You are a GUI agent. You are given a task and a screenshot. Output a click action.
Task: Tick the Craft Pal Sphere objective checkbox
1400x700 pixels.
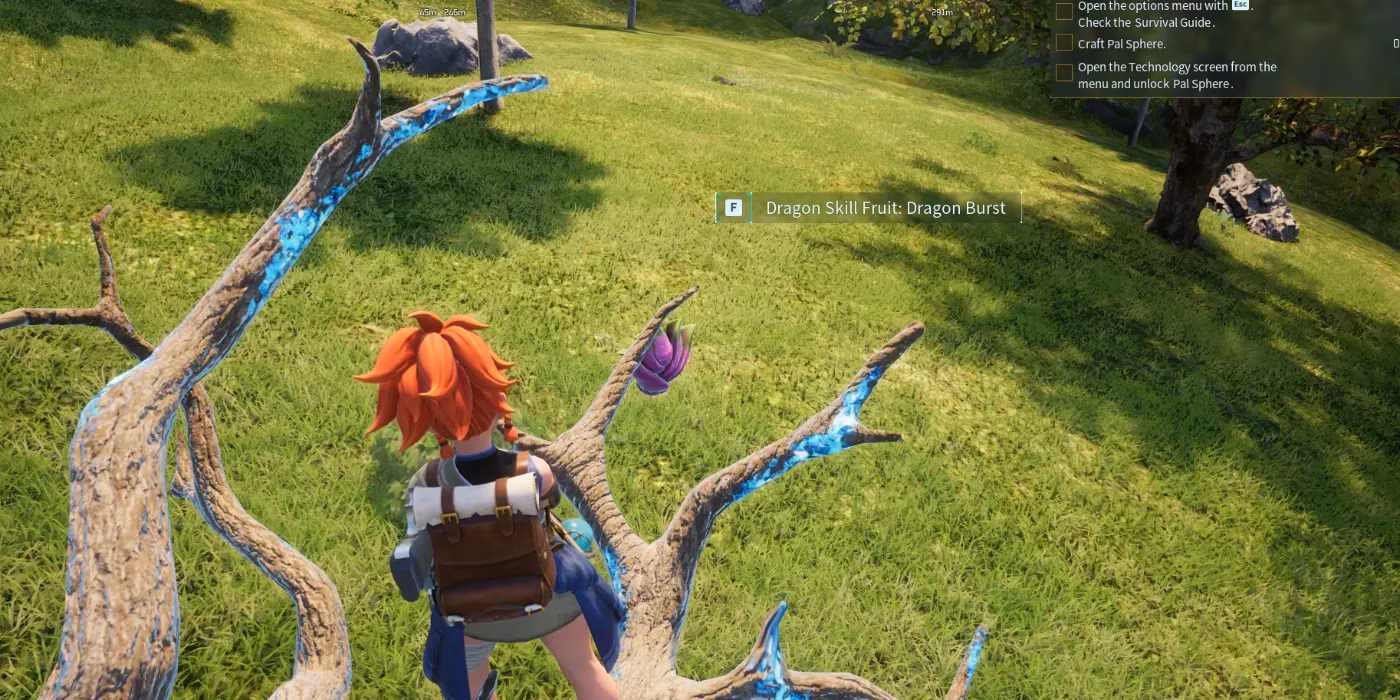coord(1064,43)
